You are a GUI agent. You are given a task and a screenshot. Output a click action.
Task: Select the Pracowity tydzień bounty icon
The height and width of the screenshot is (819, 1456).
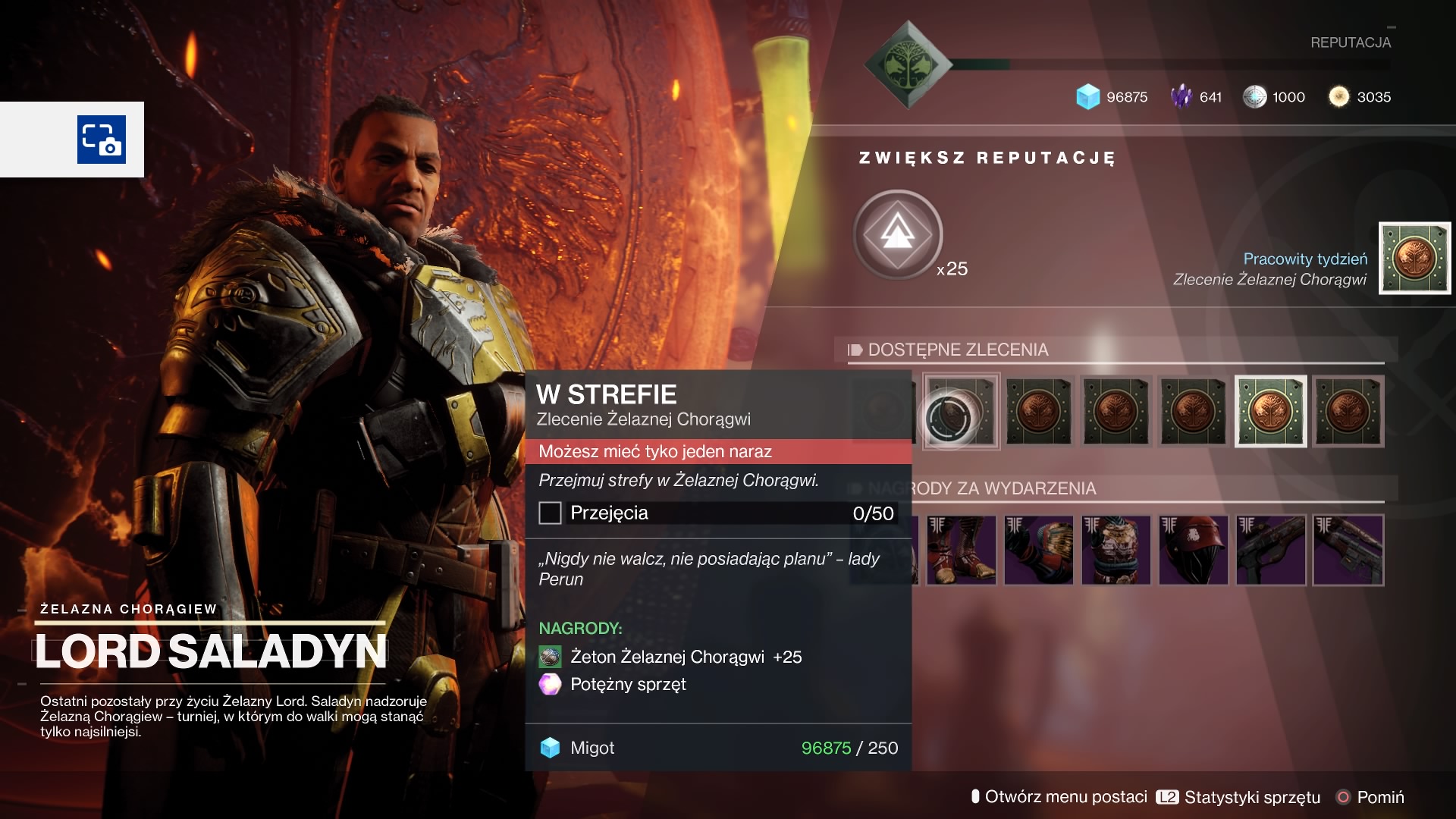pyautogui.click(x=1414, y=258)
